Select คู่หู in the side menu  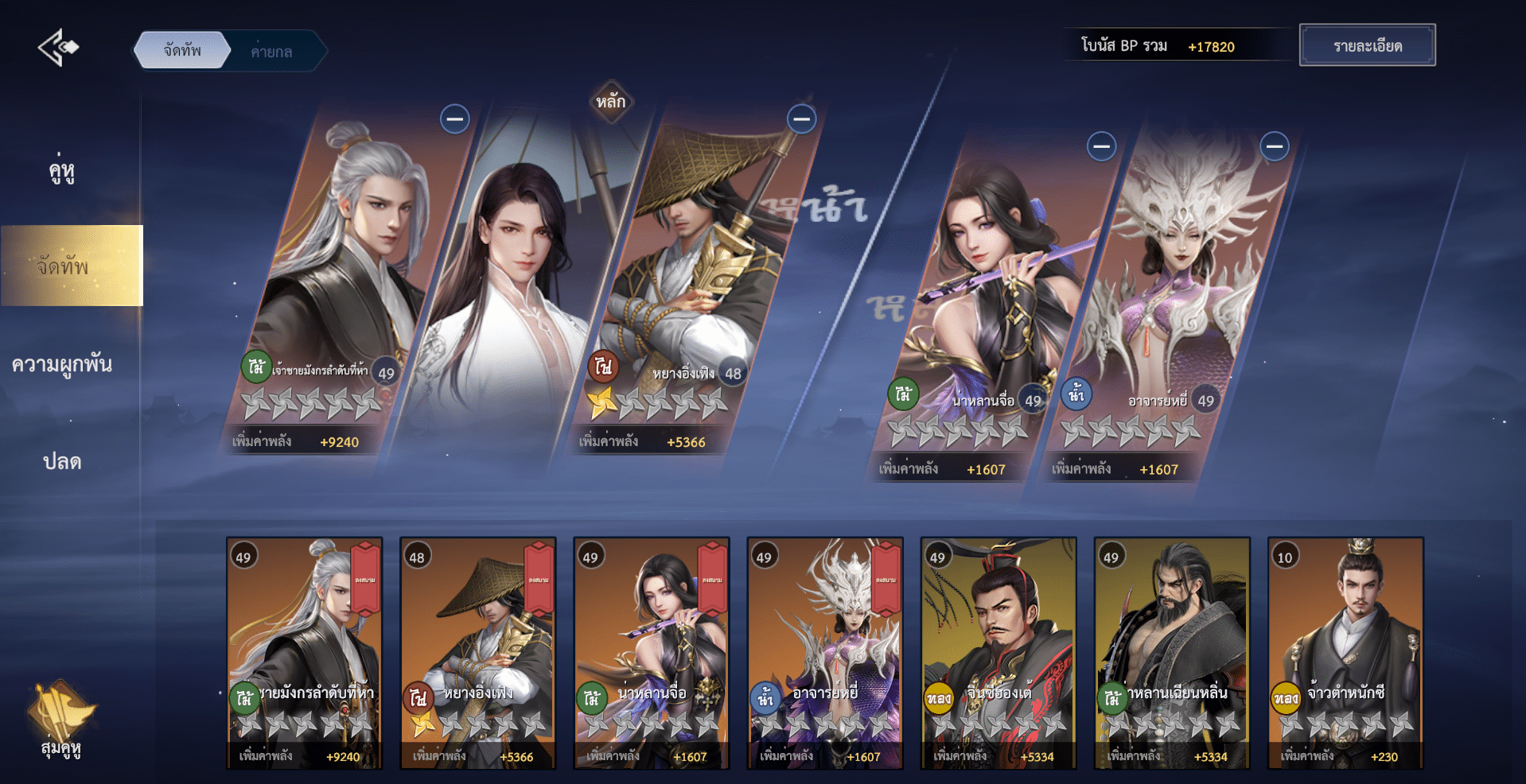click(x=62, y=170)
